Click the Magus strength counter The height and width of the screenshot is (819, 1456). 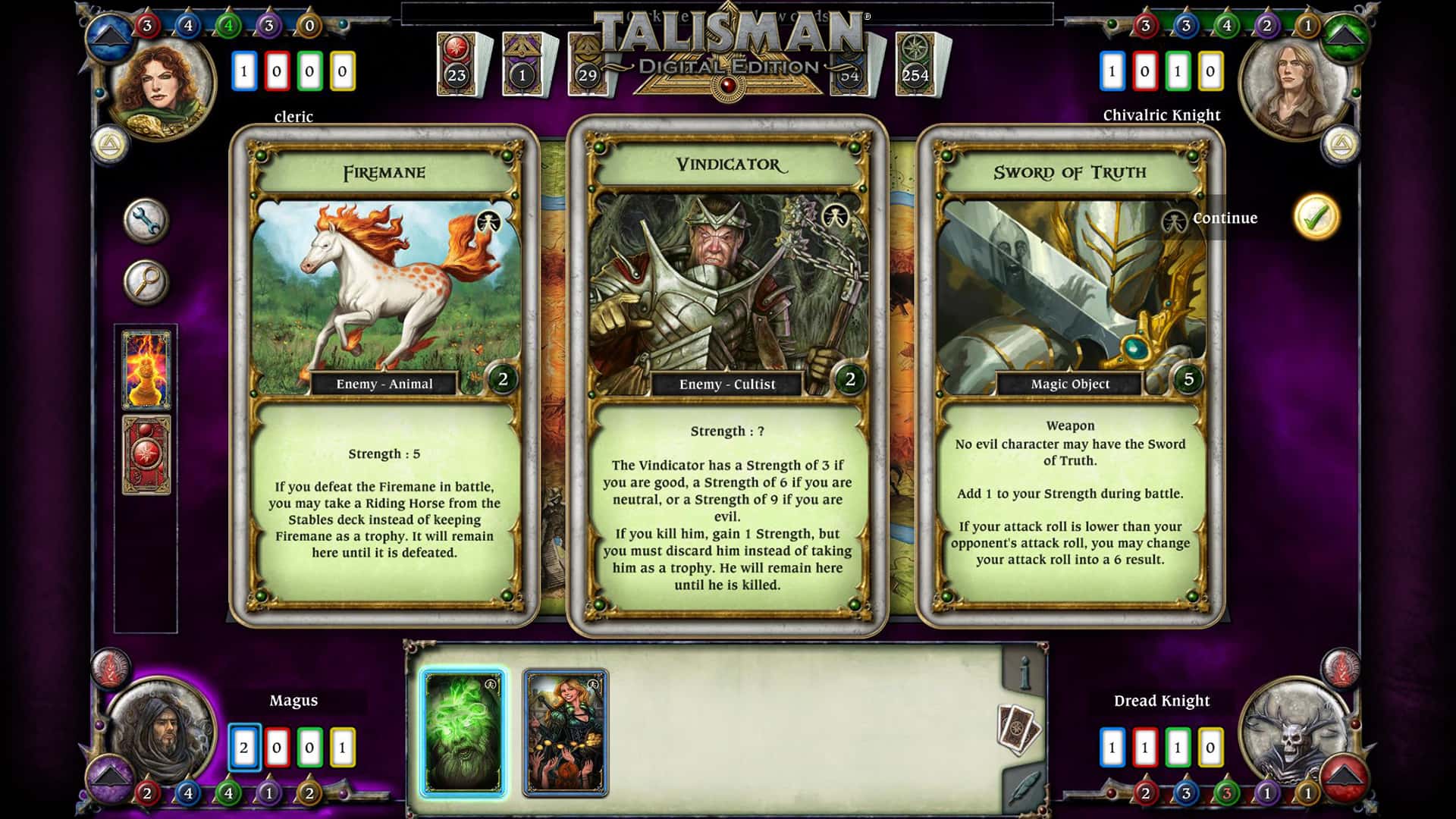(x=244, y=745)
